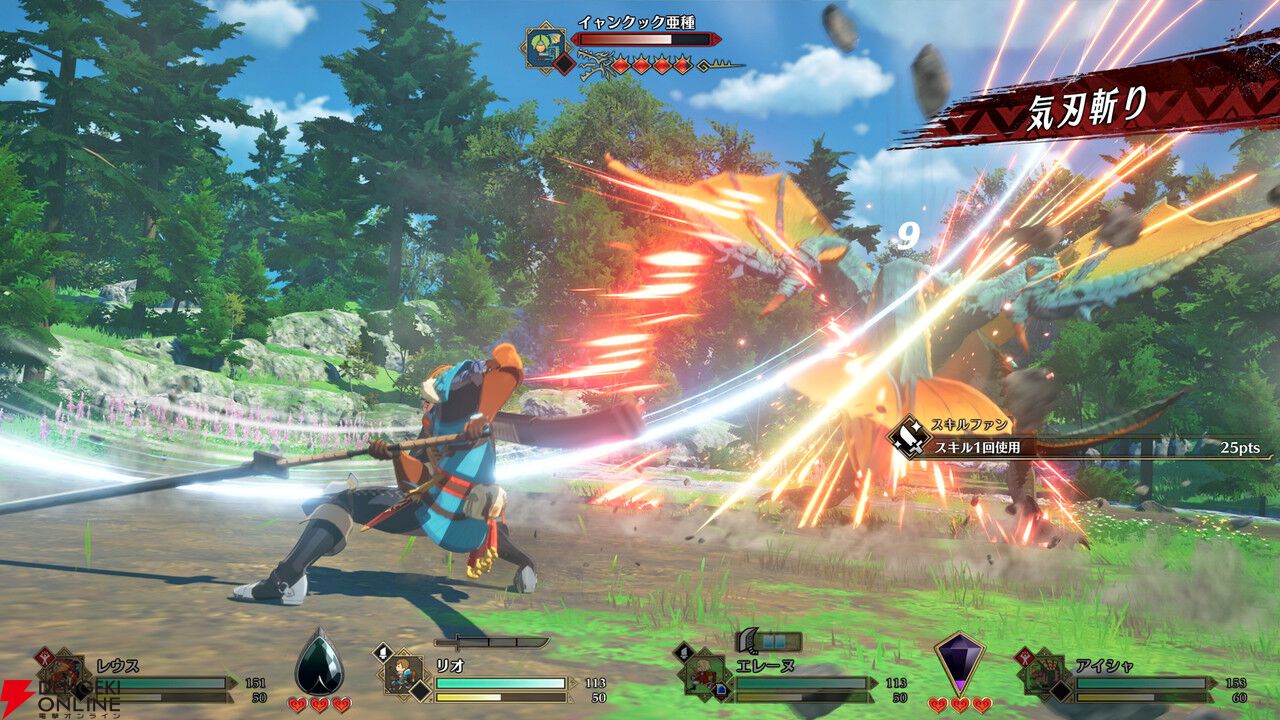The image size is (1280, 720).
Task: Open the Dengeki Online watermark logo
Action: [58, 698]
